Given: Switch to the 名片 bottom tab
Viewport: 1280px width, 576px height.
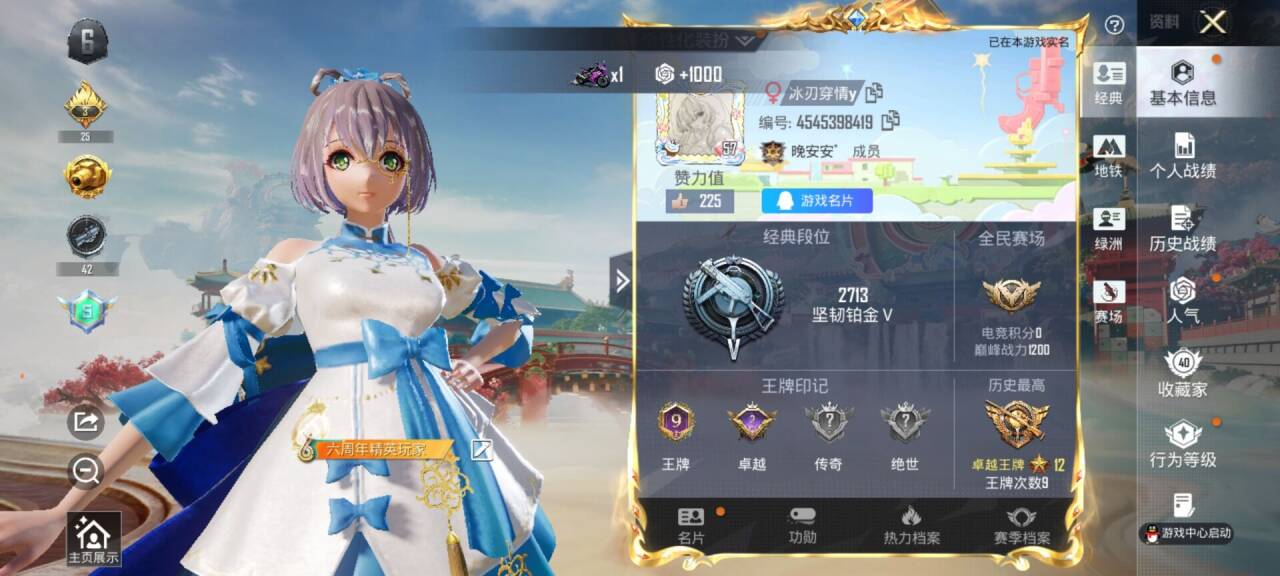Looking at the screenshot, I should [691, 526].
